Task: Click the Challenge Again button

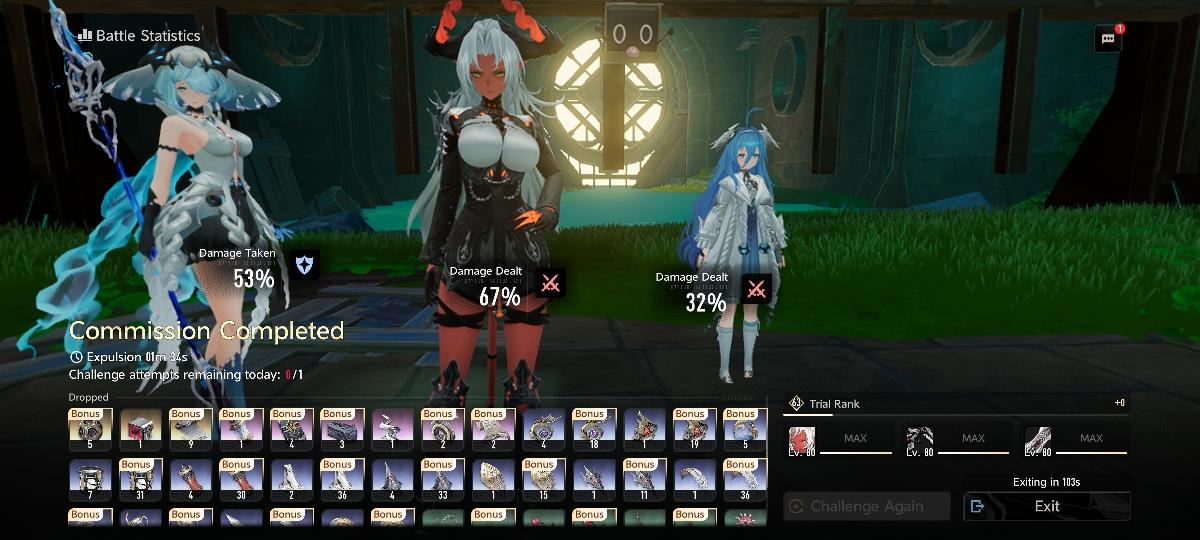Action: (866, 506)
